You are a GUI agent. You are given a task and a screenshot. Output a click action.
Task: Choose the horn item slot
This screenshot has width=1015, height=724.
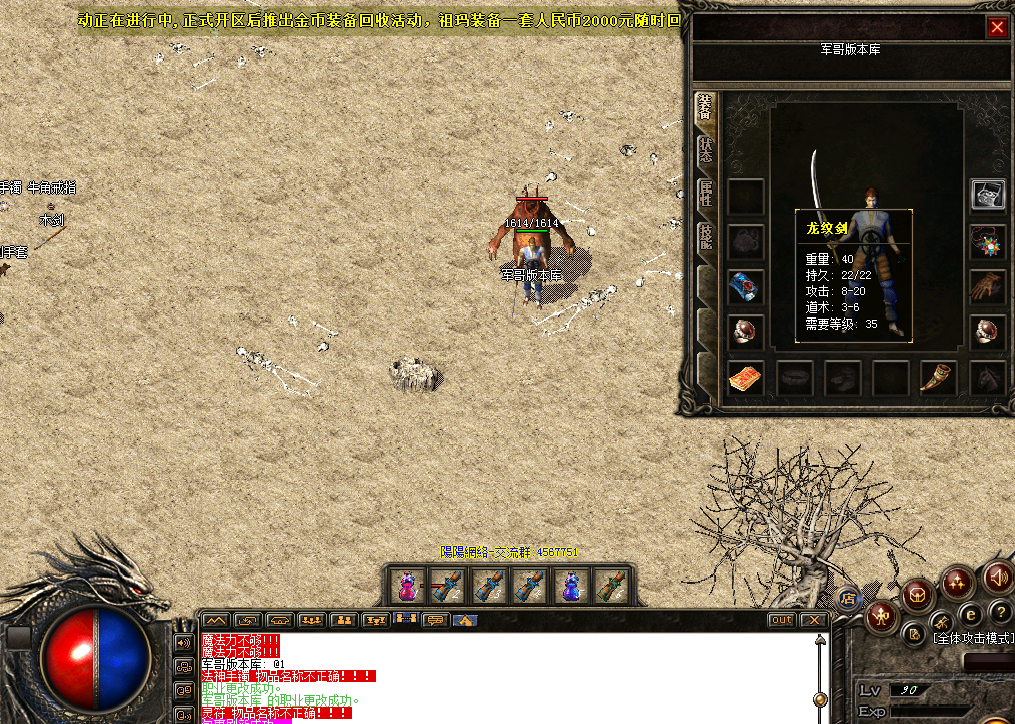tap(937, 378)
